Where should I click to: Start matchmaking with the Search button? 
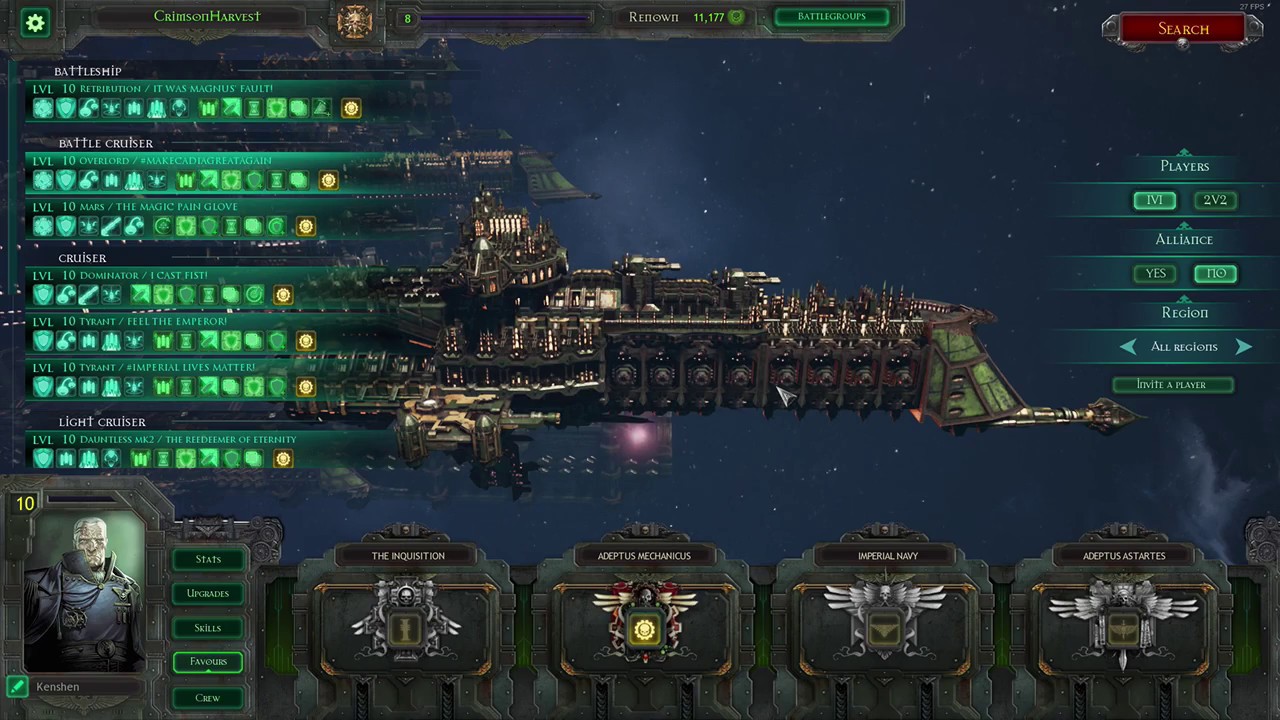point(1183,29)
